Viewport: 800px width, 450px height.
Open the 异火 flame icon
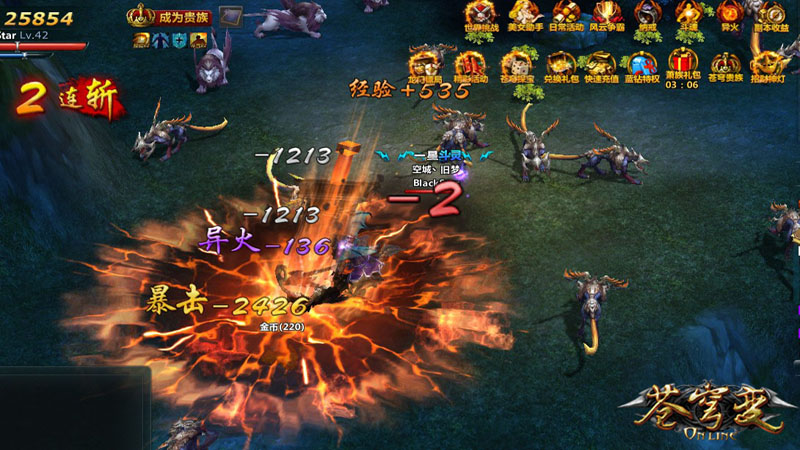729,16
